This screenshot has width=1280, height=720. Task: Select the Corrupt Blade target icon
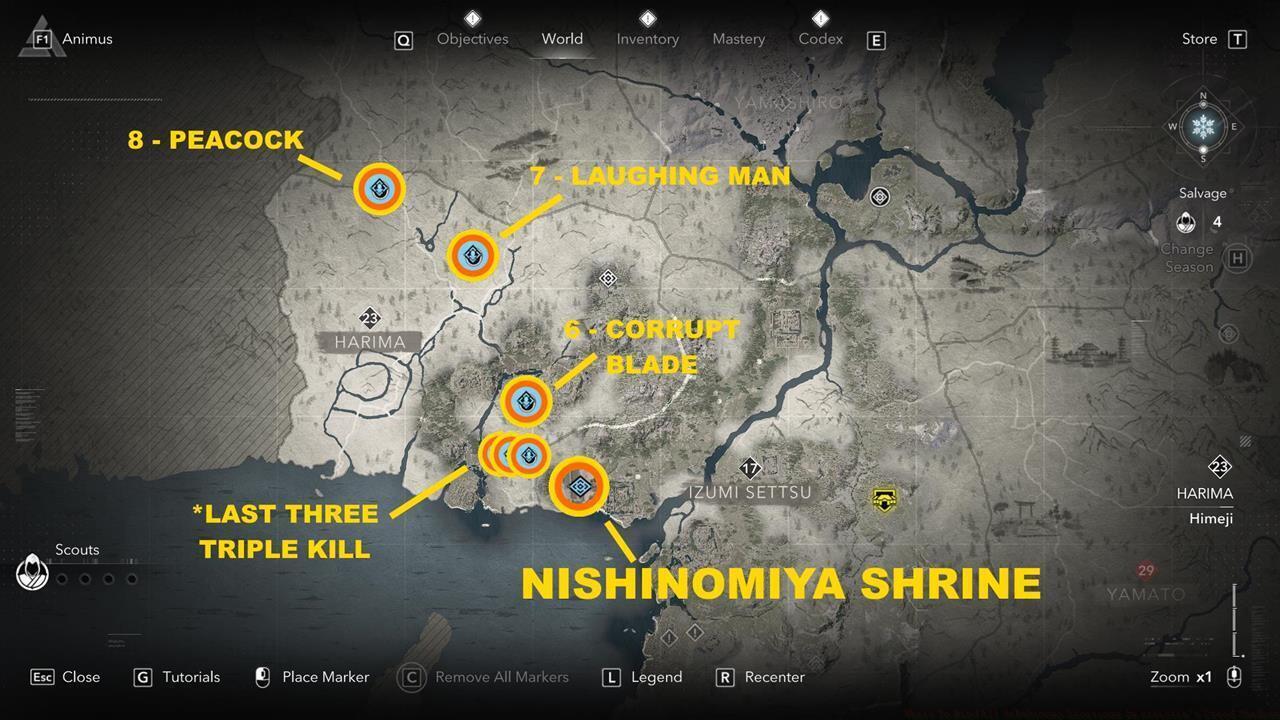click(527, 400)
